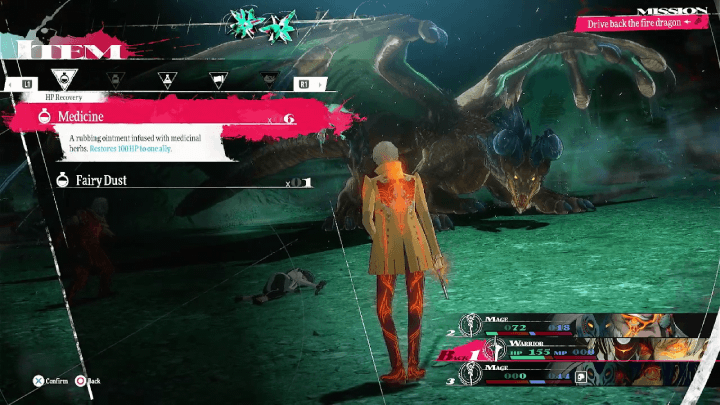This screenshot has width=720, height=405.
Task: Open the flag icon item category tab
Action: (216, 78)
